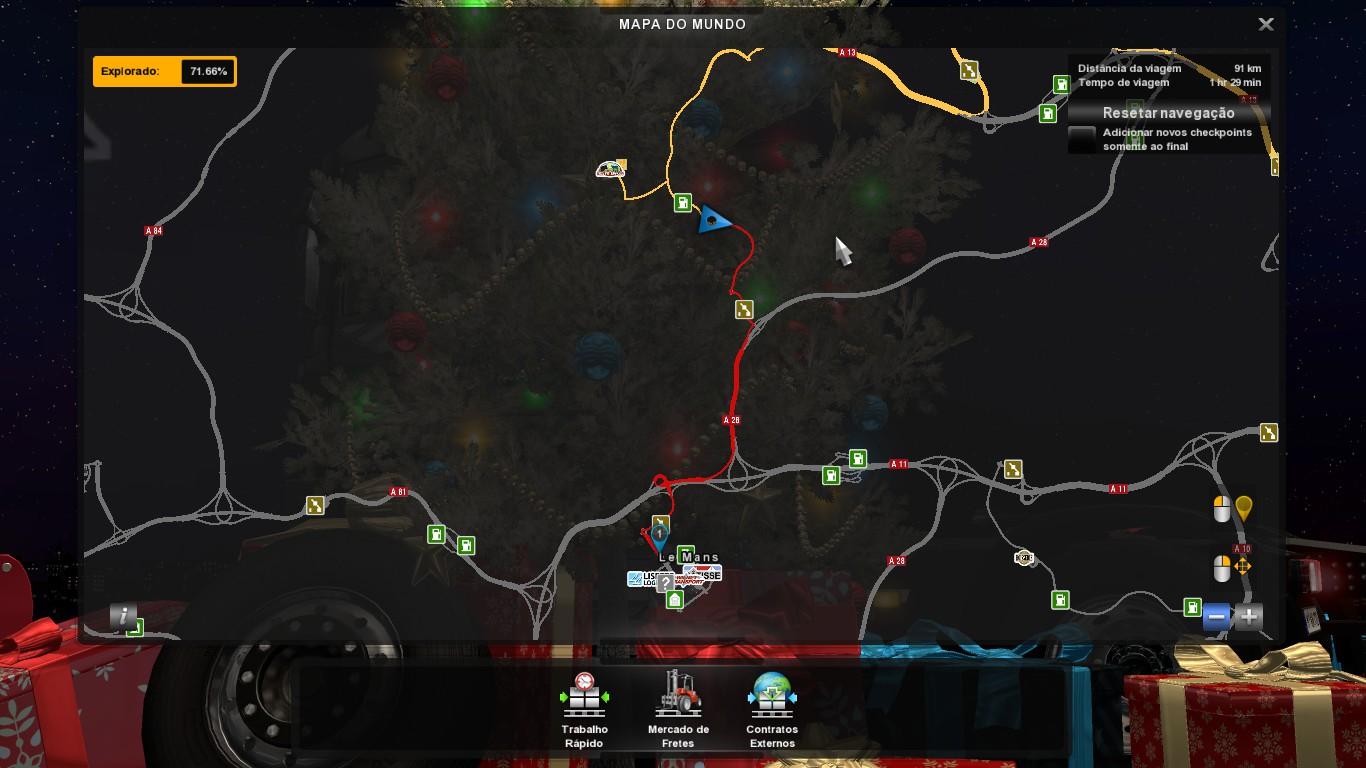This screenshot has width=1366, height=768.
Task: Select the blue player truck arrow
Action: point(714,220)
